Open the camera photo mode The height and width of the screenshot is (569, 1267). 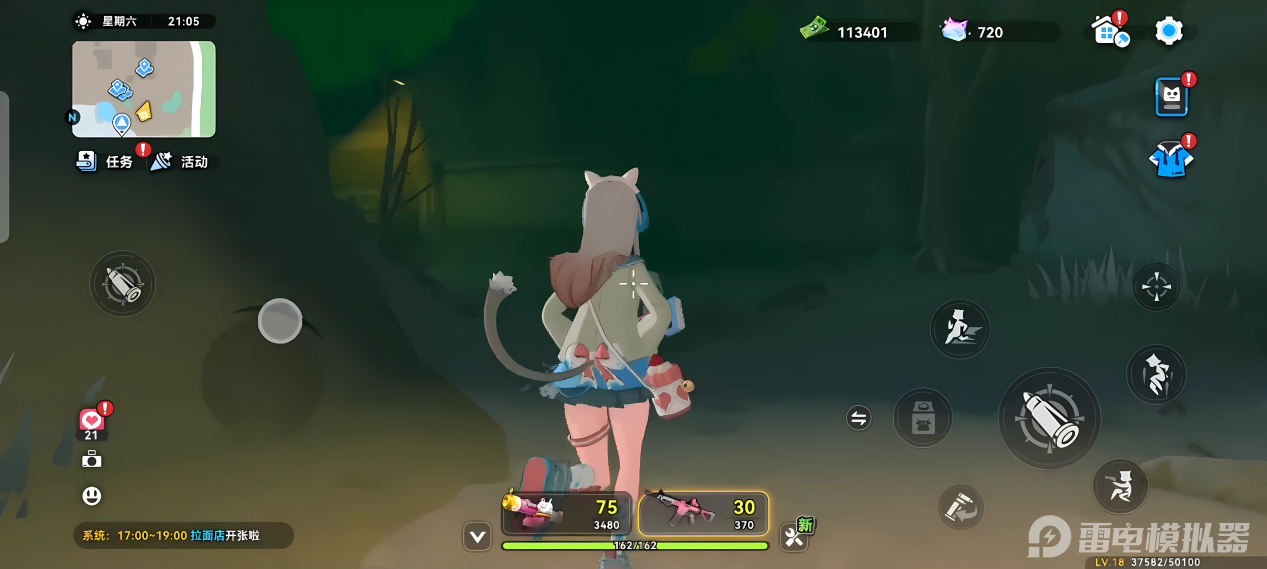92,459
